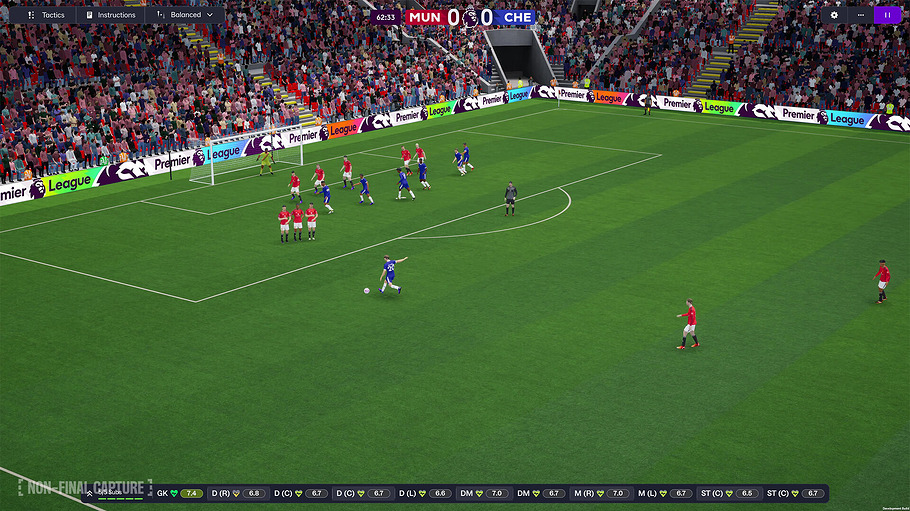Expand the Balanced mentality dropdown
The width and height of the screenshot is (910, 511).
click(x=186, y=15)
